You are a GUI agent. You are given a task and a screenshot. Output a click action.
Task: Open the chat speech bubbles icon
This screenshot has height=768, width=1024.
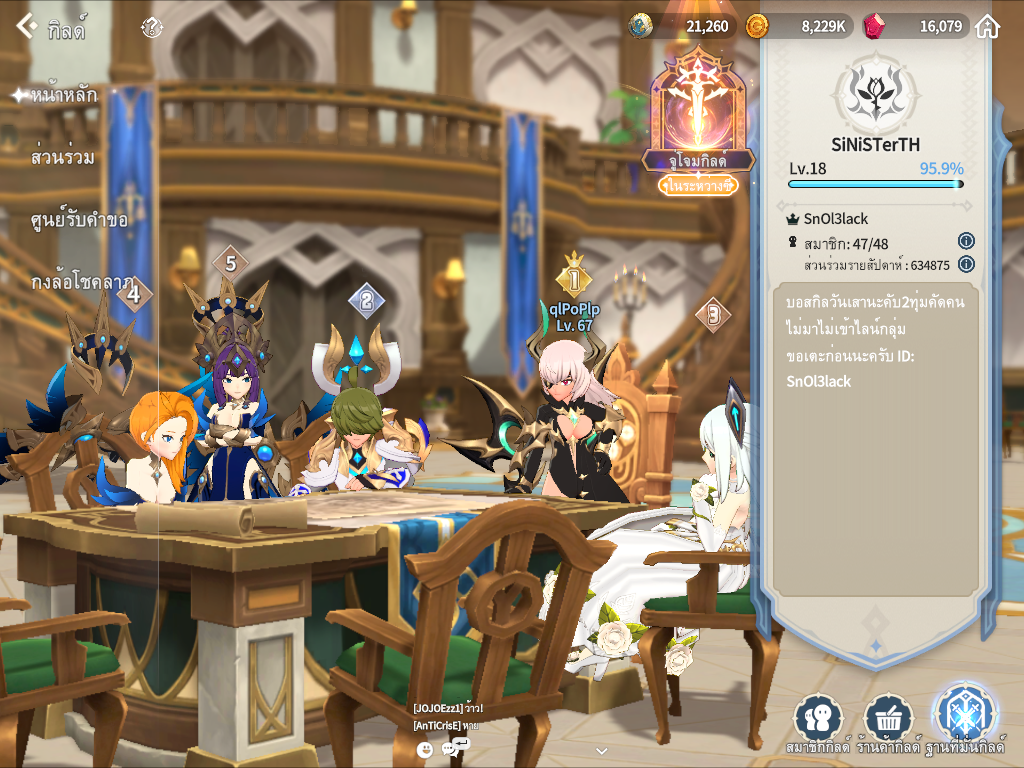(455, 748)
